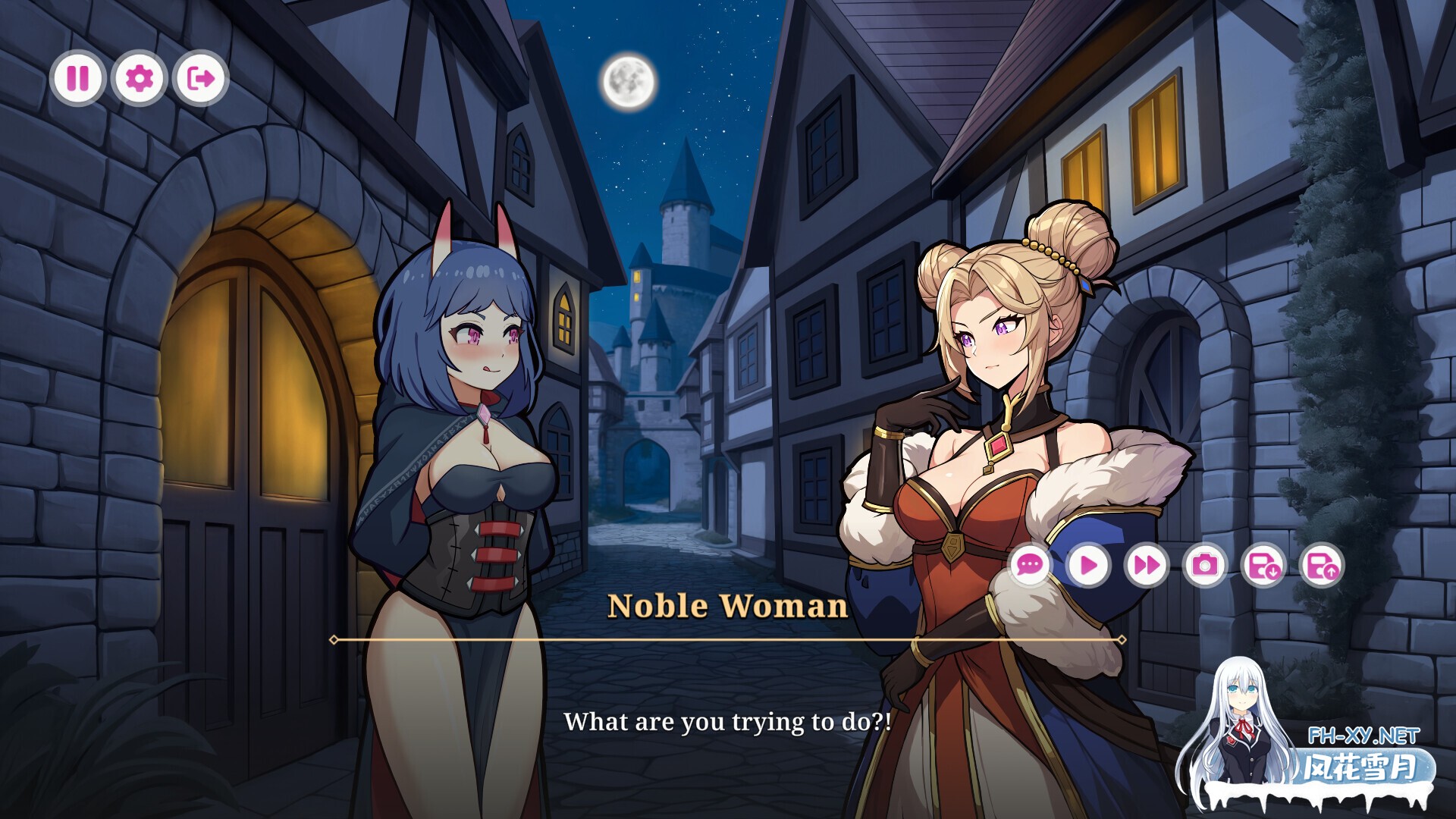
Task: Click the FH-XY.NET watermark text
Action: click(1365, 734)
